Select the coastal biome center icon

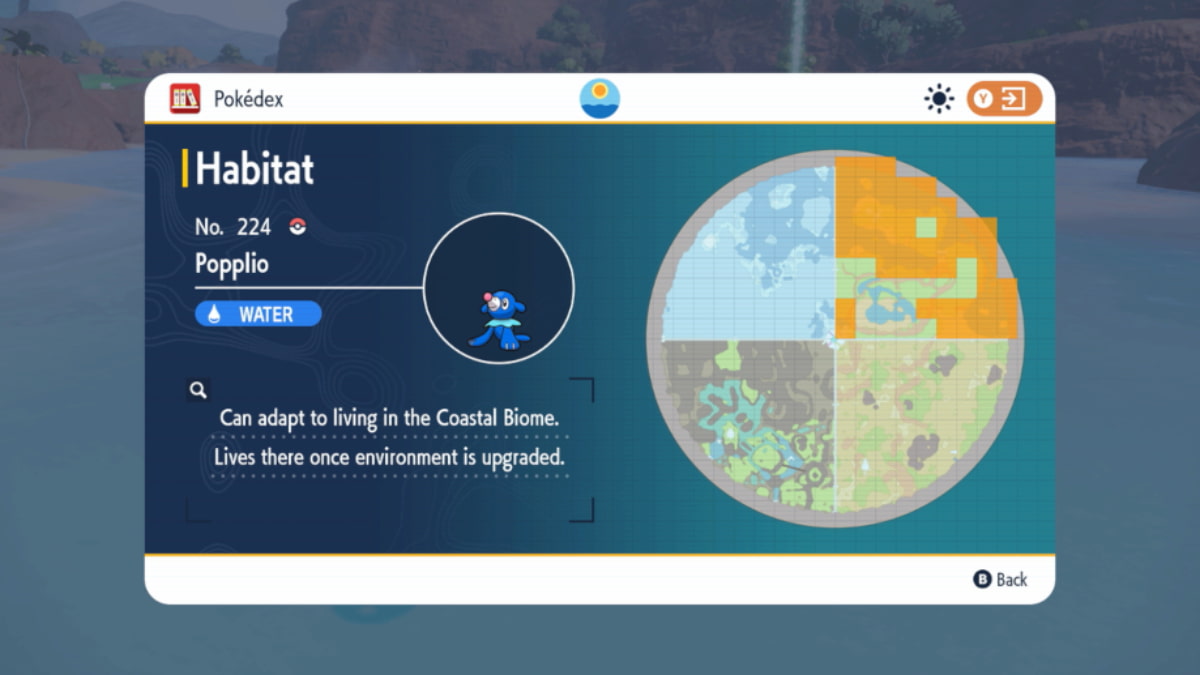600,99
